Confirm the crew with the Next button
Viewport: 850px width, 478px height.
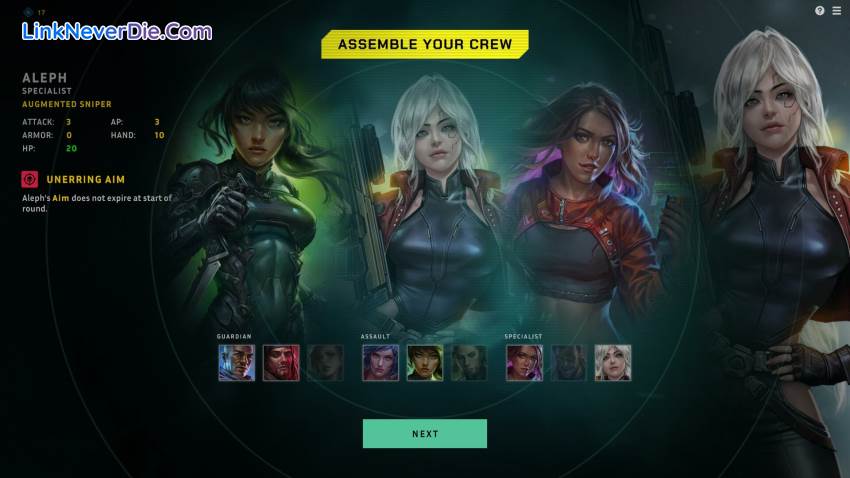(x=424, y=433)
